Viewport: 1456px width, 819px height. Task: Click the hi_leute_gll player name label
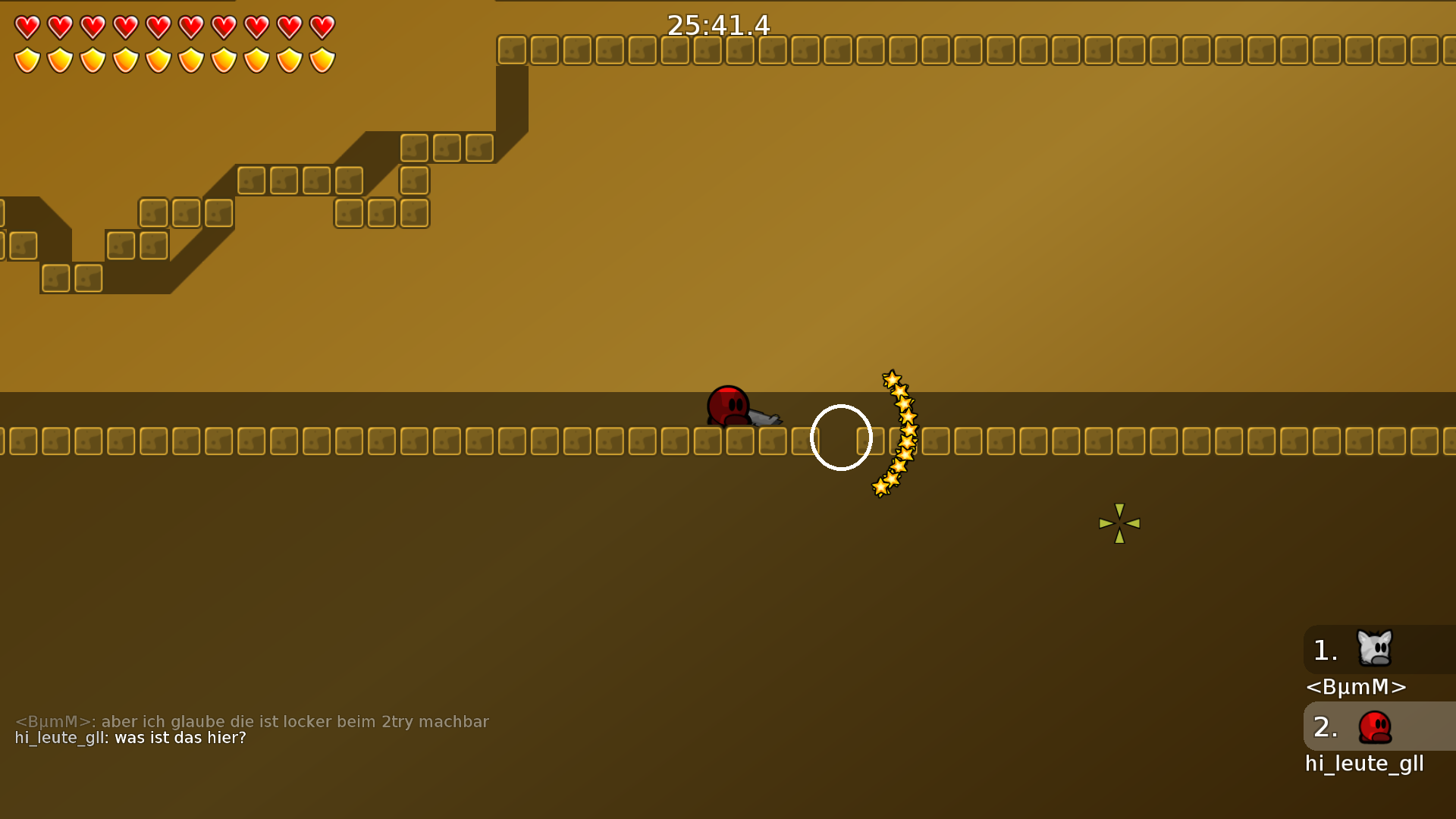pos(1363,764)
